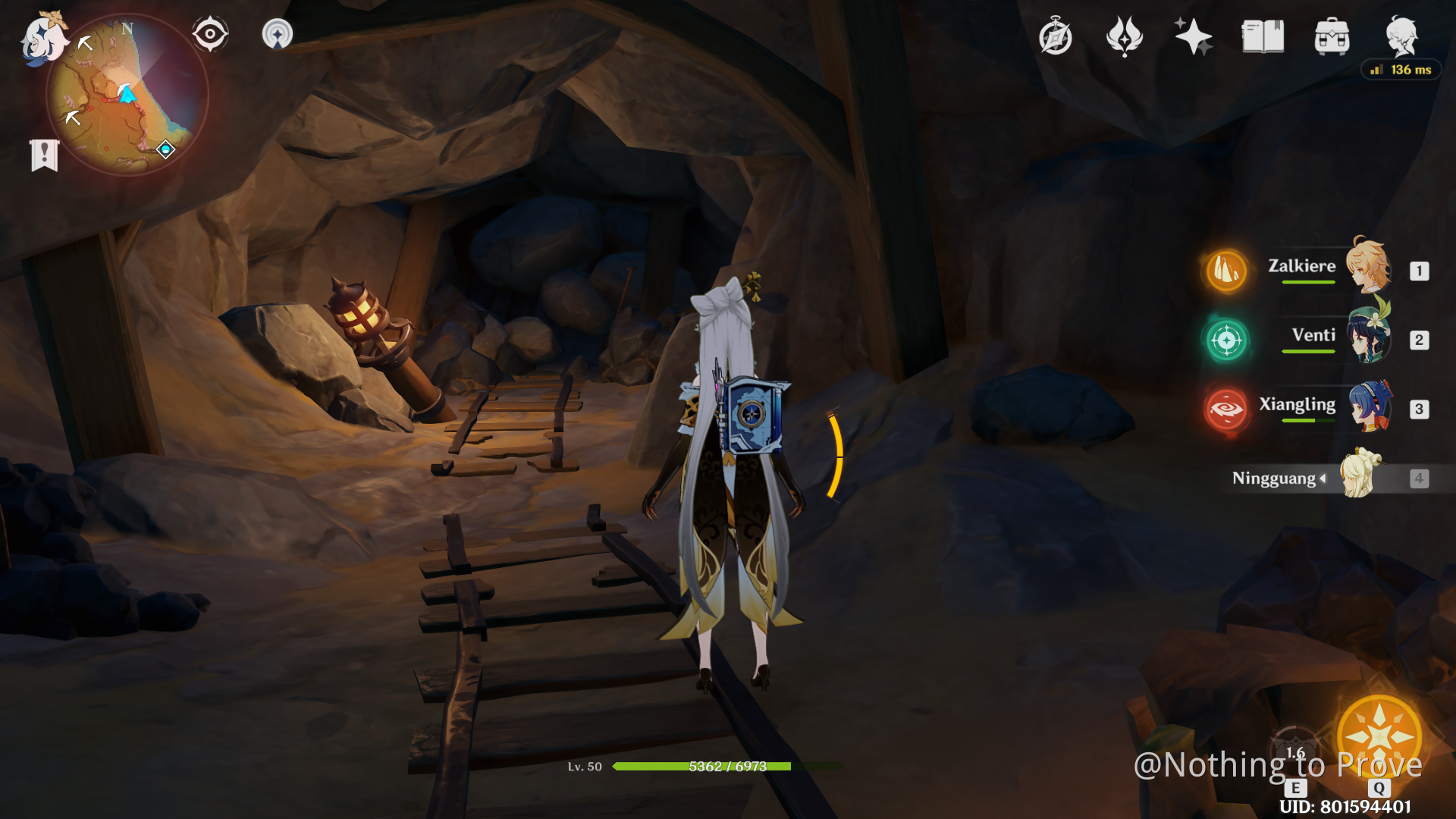Click the waypoint tracker icon at top left
The image size is (1456, 819).
click(278, 33)
